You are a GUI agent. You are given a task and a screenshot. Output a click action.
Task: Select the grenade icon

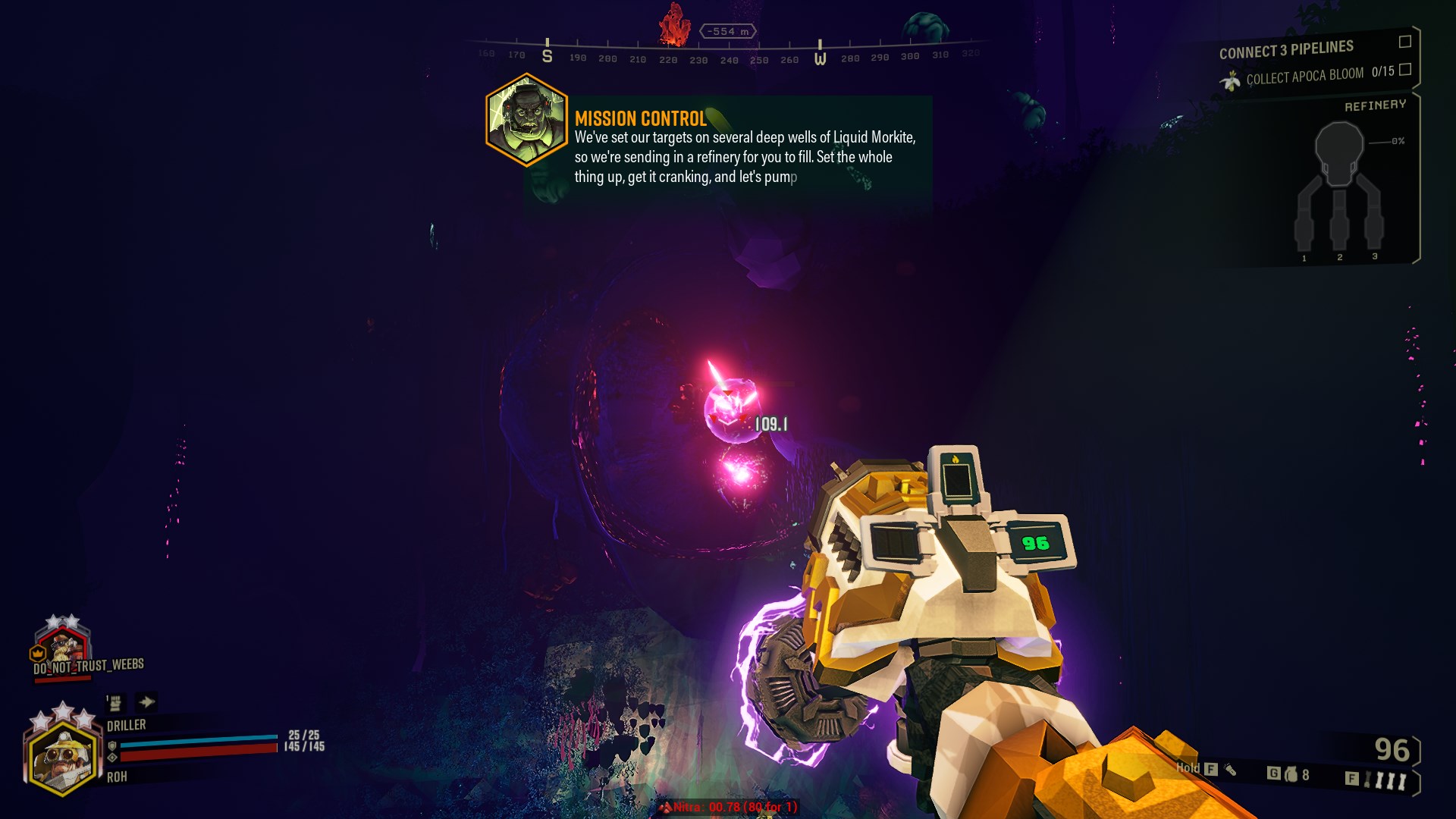pyautogui.click(x=1291, y=774)
